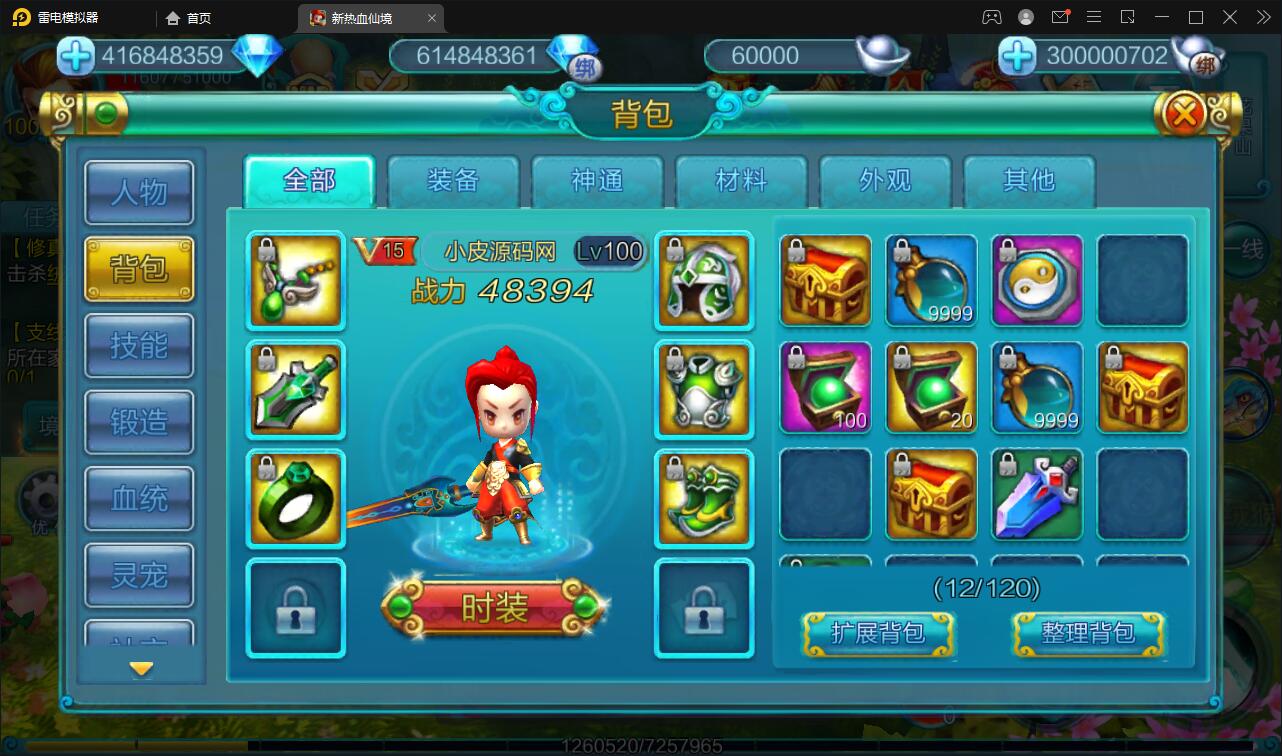This screenshot has width=1282, height=756.
Task: Show the 材料 materials tab
Action: pos(741,181)
